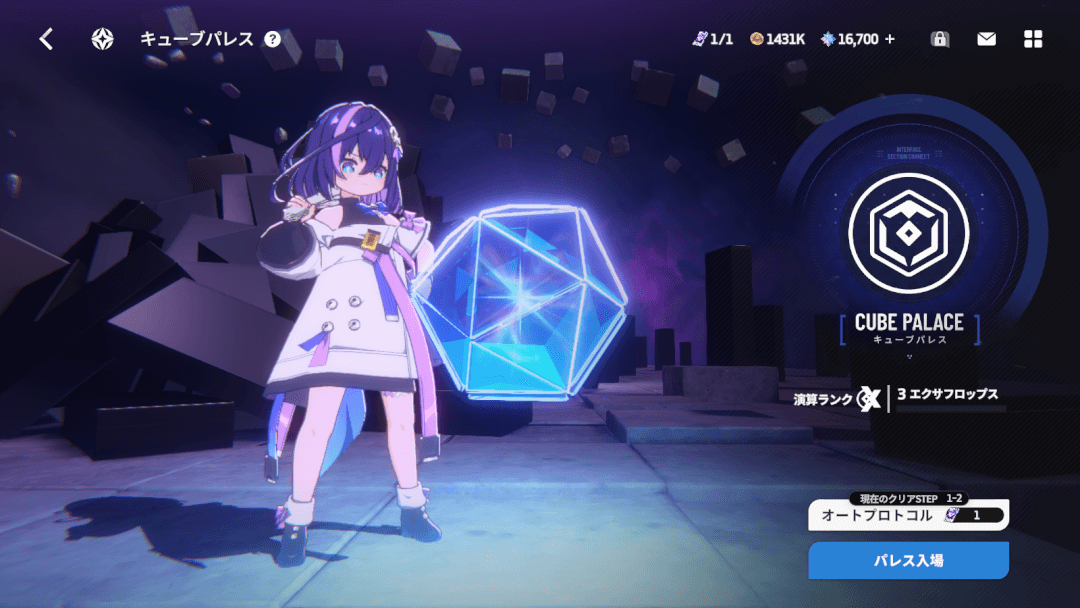Open the home emblem icon

103,39
